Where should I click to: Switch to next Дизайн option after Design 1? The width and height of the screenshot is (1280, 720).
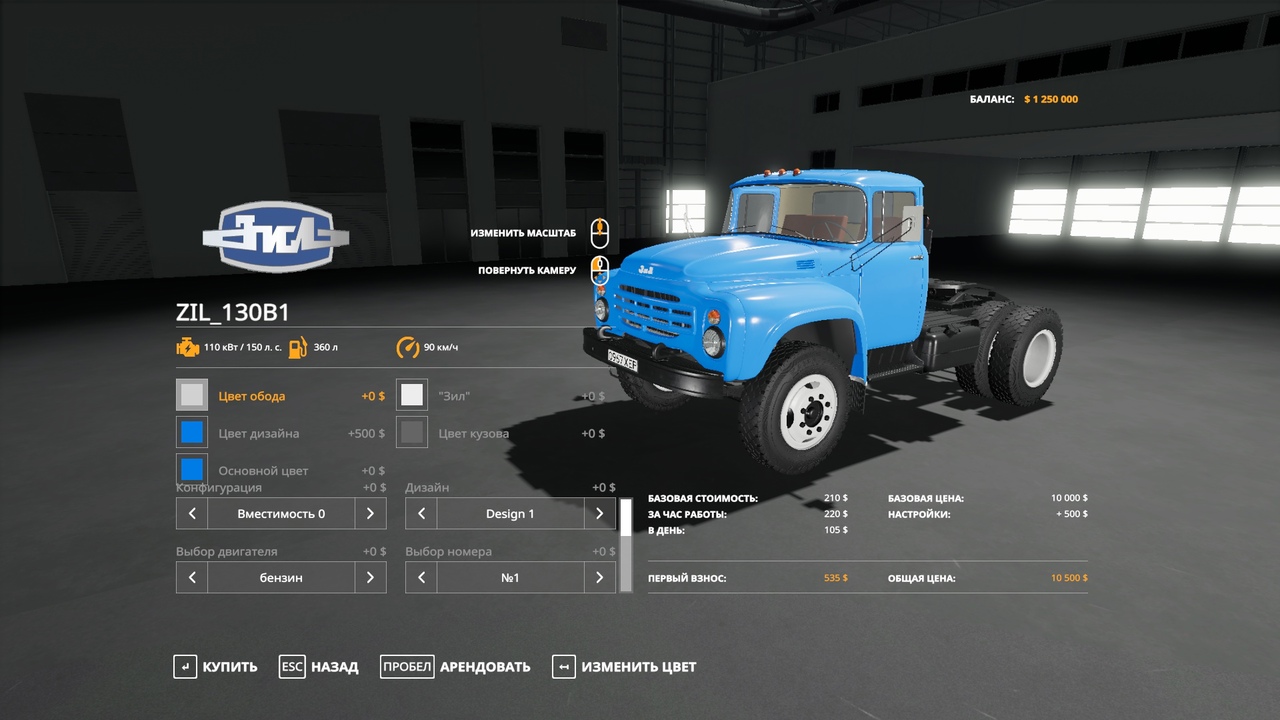point(599,514)
